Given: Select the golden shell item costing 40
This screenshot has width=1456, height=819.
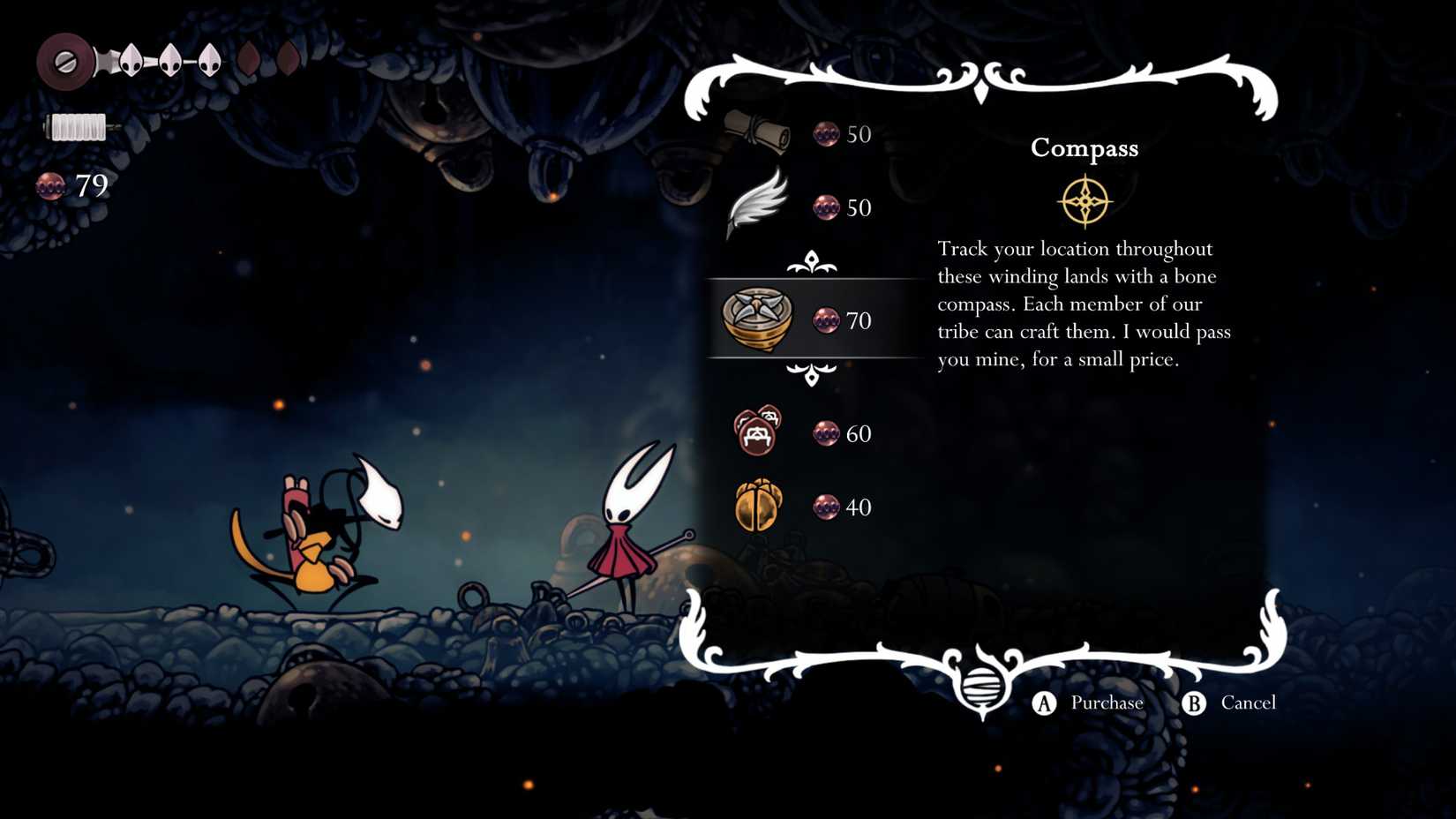Looking at the screenshot, I should coord(758,506).
